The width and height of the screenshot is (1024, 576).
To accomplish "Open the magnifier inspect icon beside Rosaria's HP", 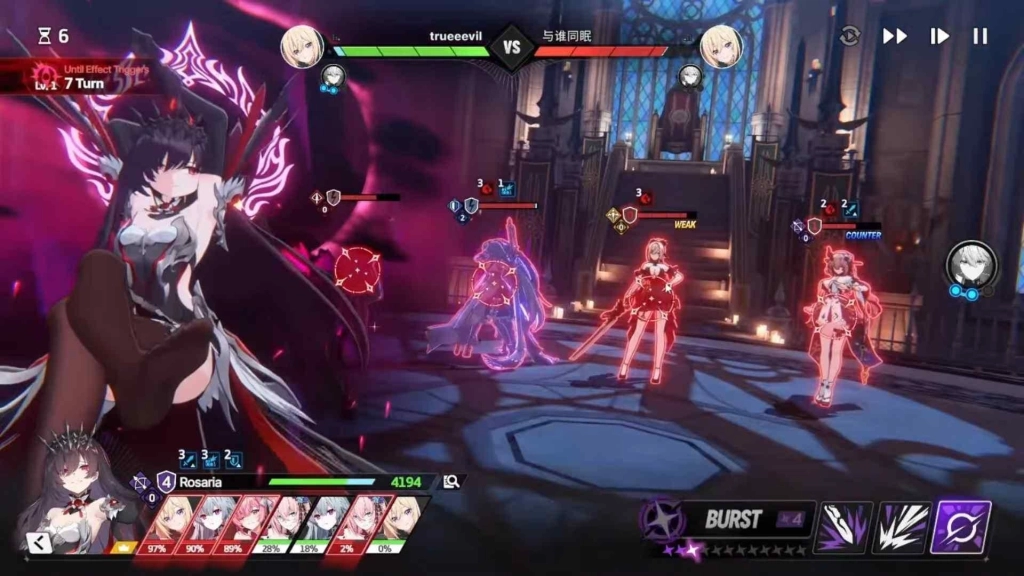I will pyautogui.click(x=452, y=481).
